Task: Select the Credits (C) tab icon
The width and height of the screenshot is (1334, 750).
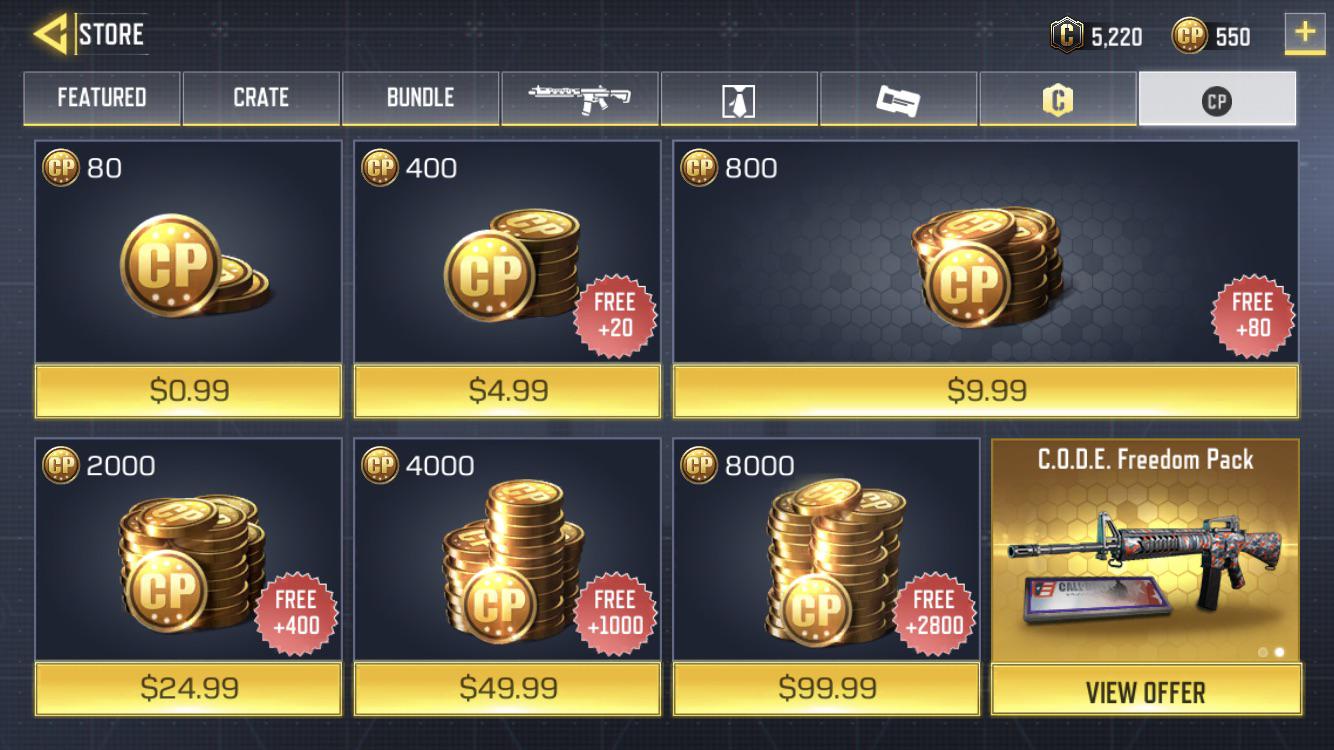Action: point(1058,98)
